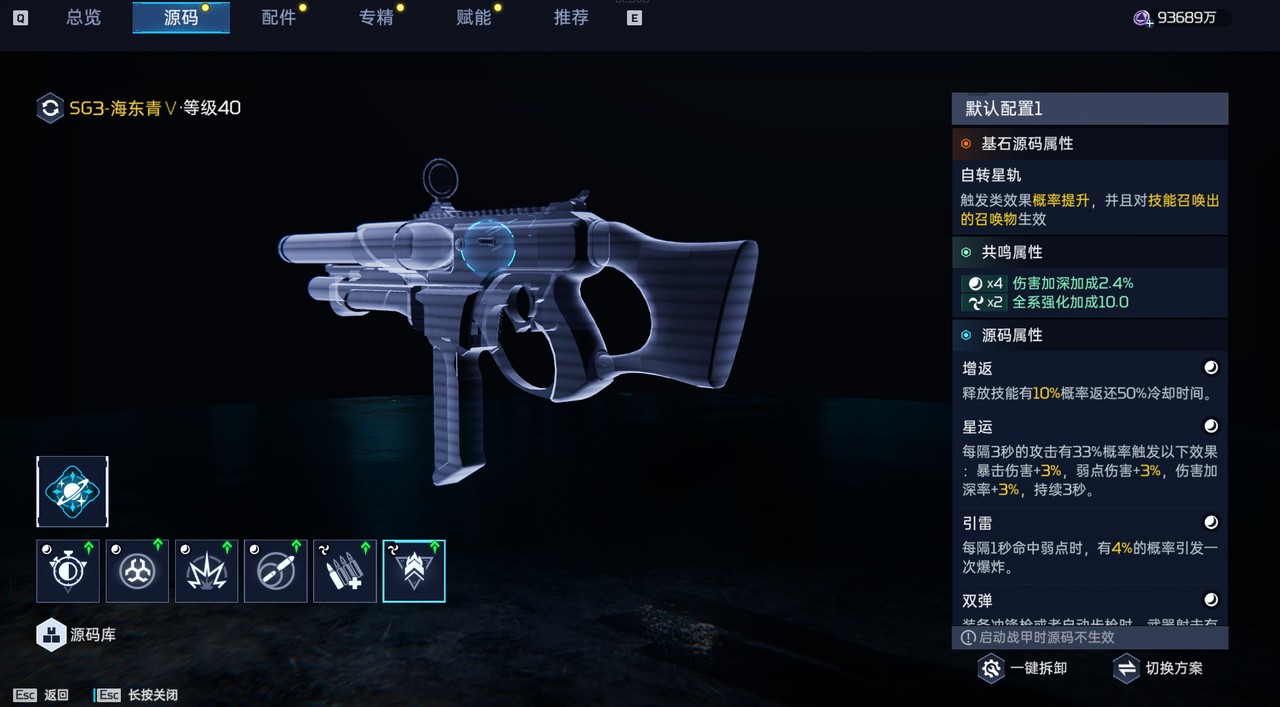The height and width of the screenshot is (707, 1280).
Task: Click the weapon swap icon beside SG3-海东青
Action: 50,108
